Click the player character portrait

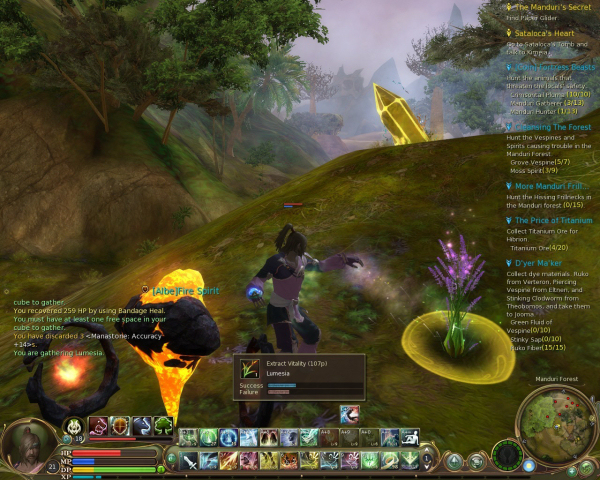point(28,445)
